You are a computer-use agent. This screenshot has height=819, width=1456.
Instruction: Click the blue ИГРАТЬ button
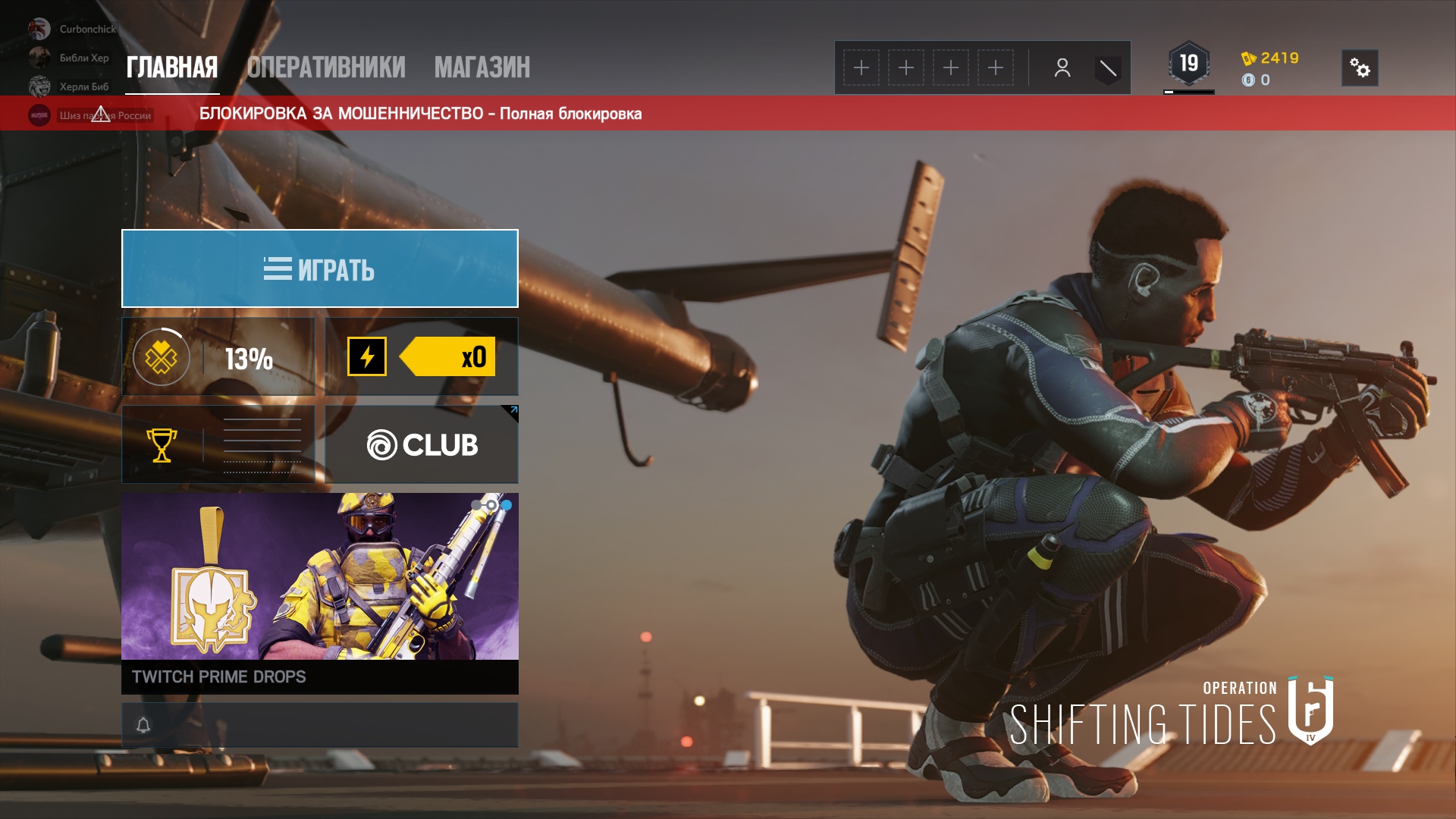point(320,268)
